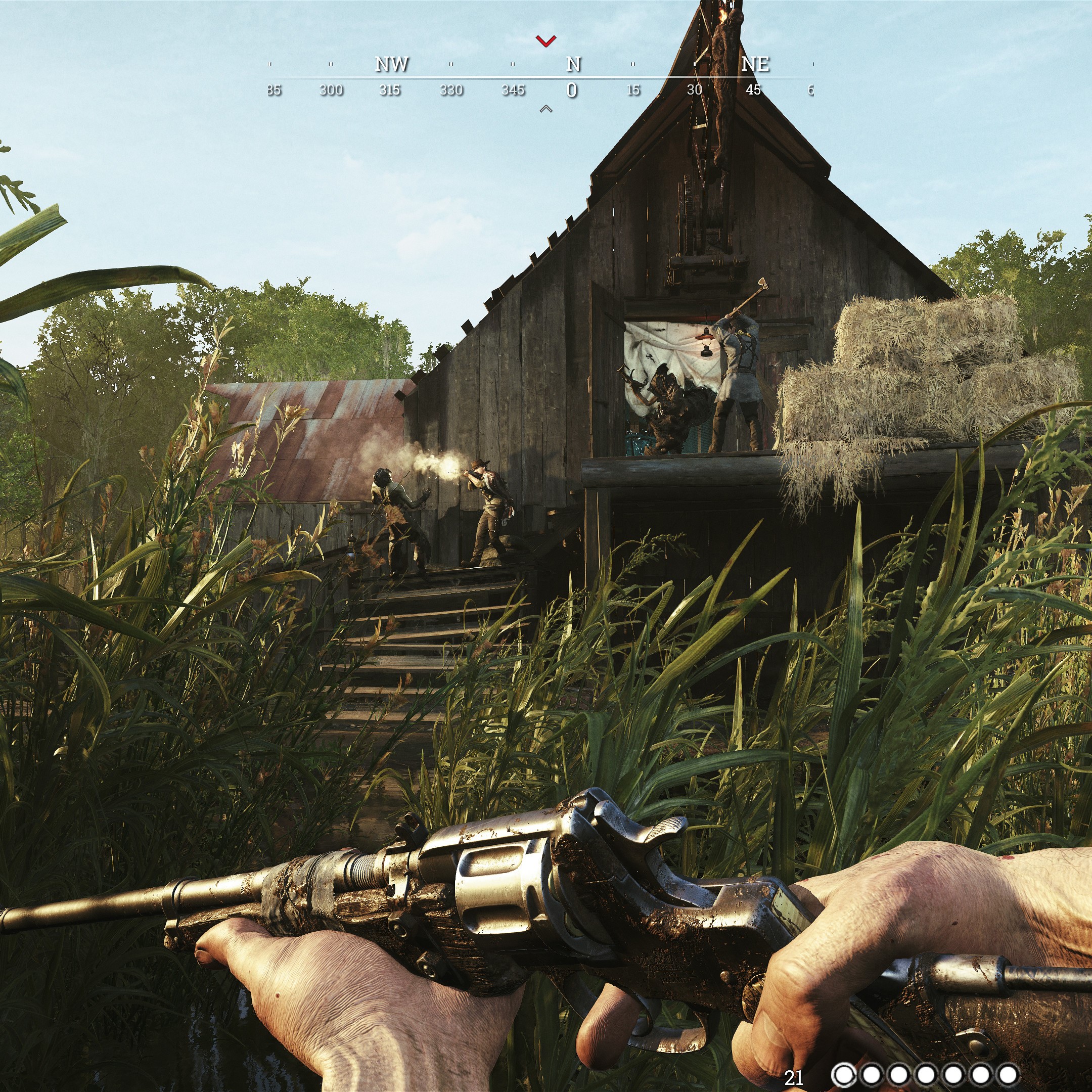This screenshot has height=1092, width=1092.
Task: Select the gray chevron below the compass strip
Action: coord(545,108)
